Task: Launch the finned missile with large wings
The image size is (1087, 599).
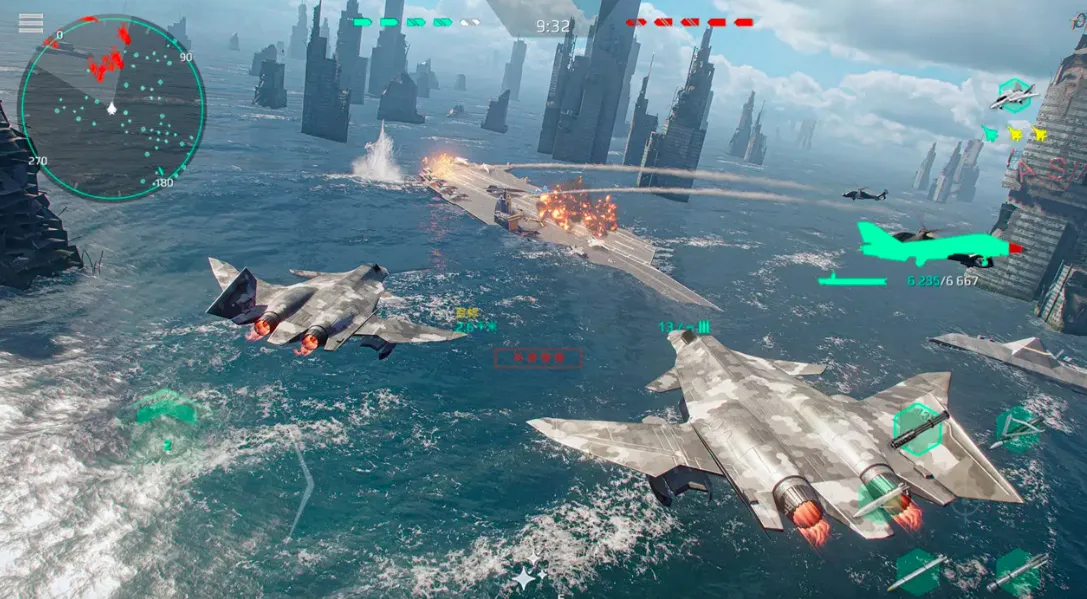Action: pyautogui.click(x=1016, y=430)
